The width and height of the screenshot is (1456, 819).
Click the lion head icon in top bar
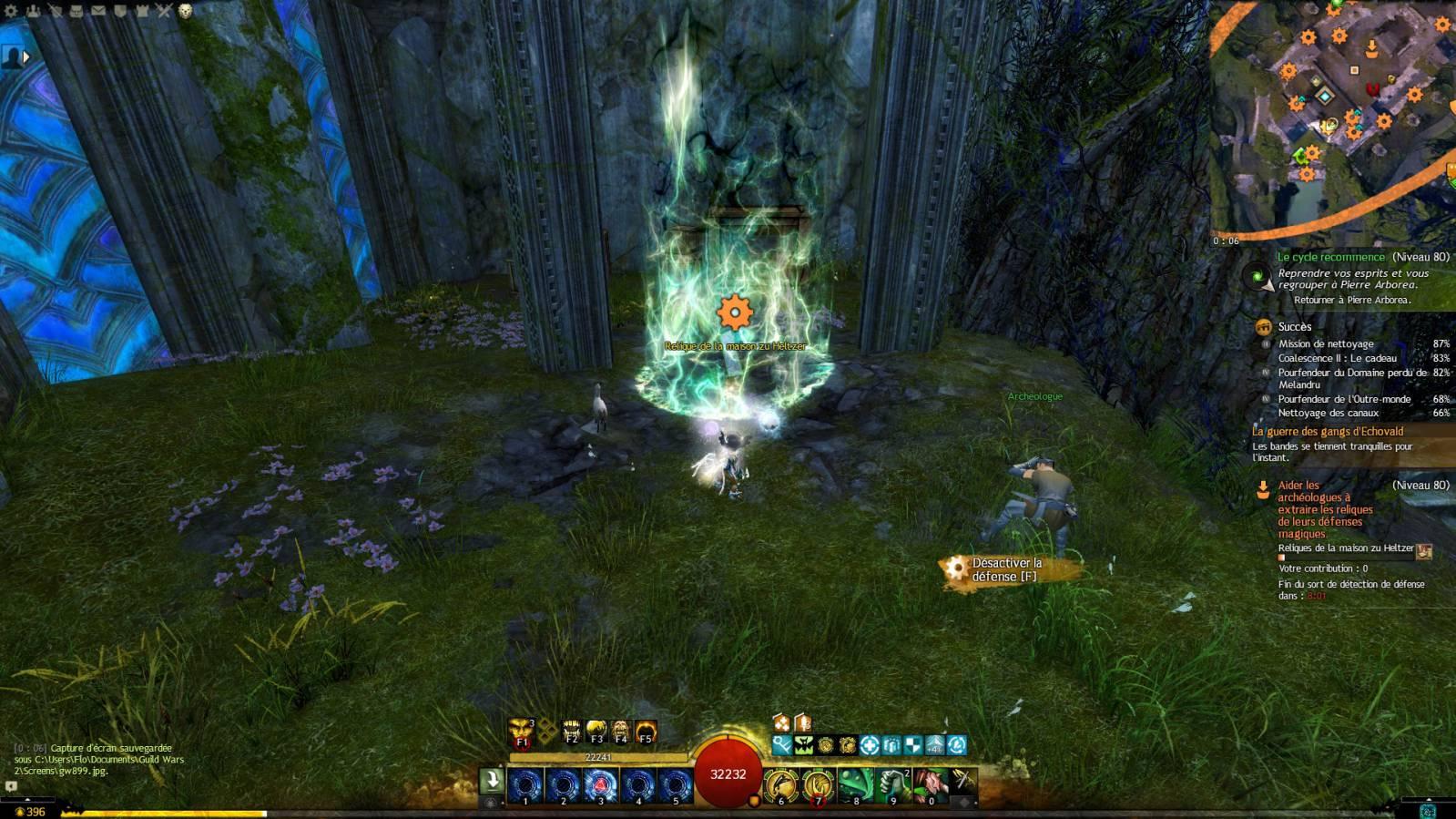coord(186,11)
